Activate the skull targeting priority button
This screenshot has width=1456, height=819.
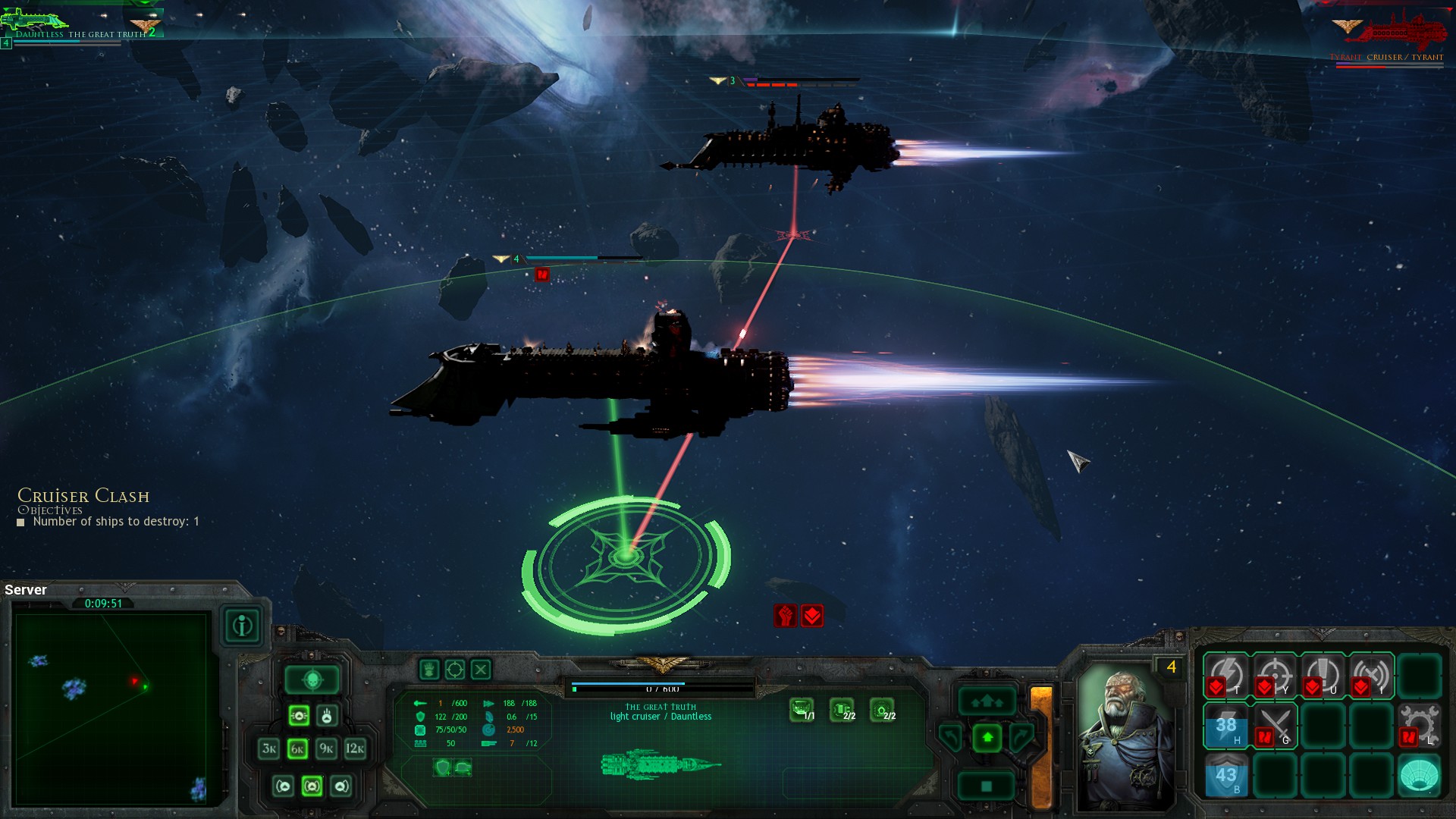click(312, 680)
